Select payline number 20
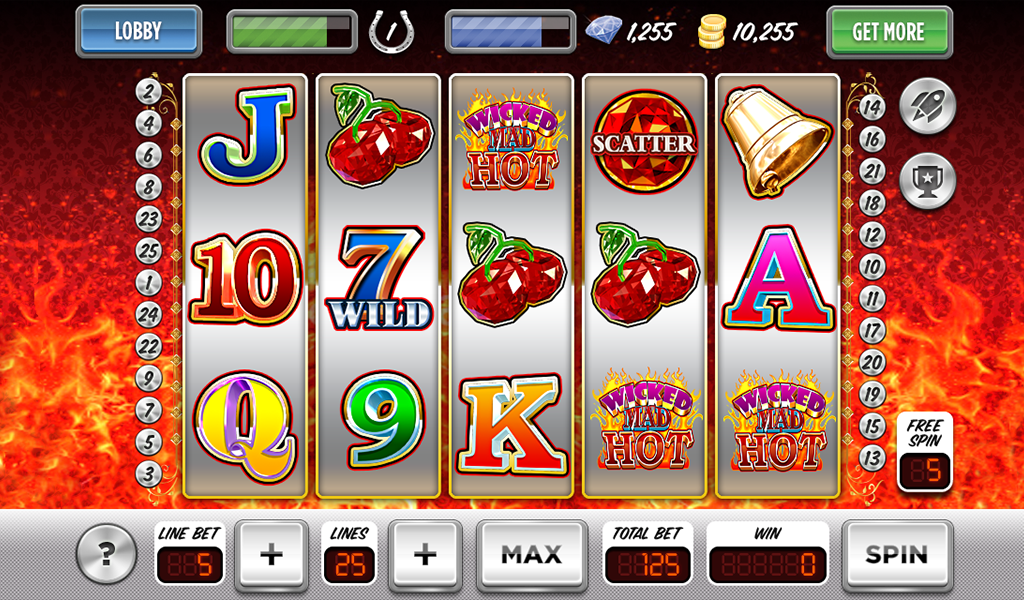1024x600 pixels. pos(872,363)
